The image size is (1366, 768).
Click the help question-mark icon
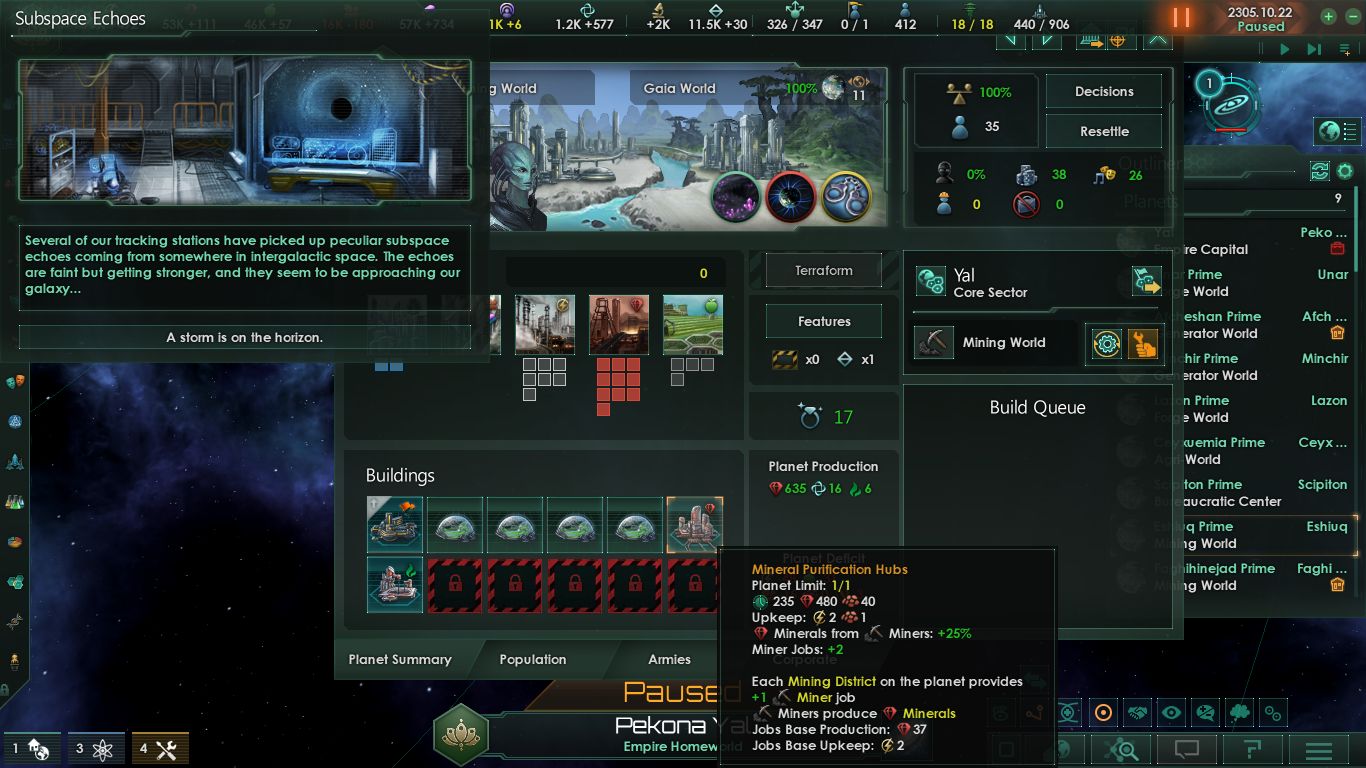[1252, 747]
